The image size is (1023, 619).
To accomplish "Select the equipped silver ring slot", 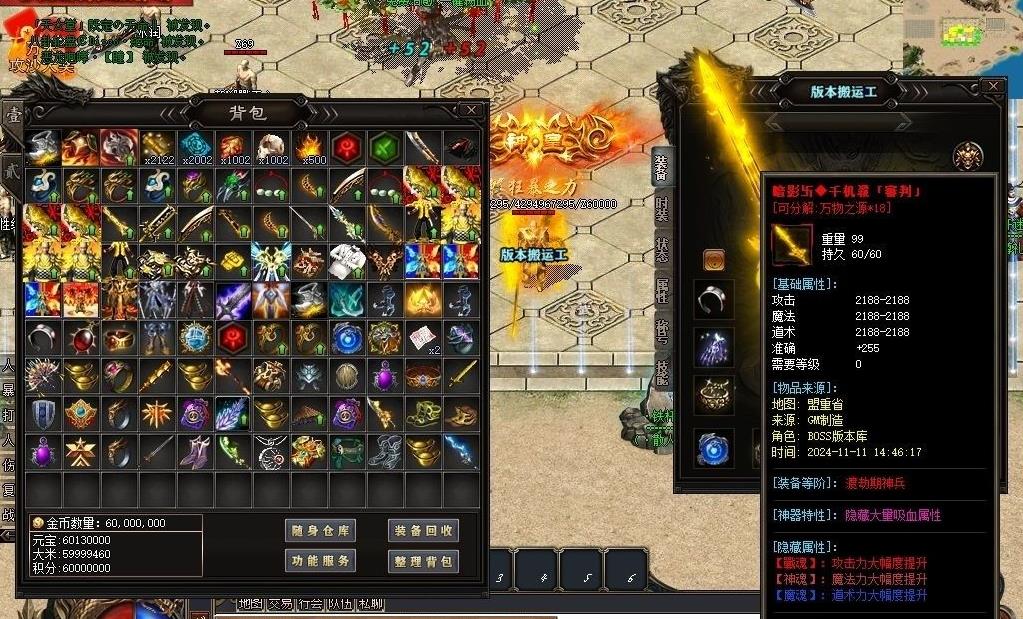I will pos(714,299).
